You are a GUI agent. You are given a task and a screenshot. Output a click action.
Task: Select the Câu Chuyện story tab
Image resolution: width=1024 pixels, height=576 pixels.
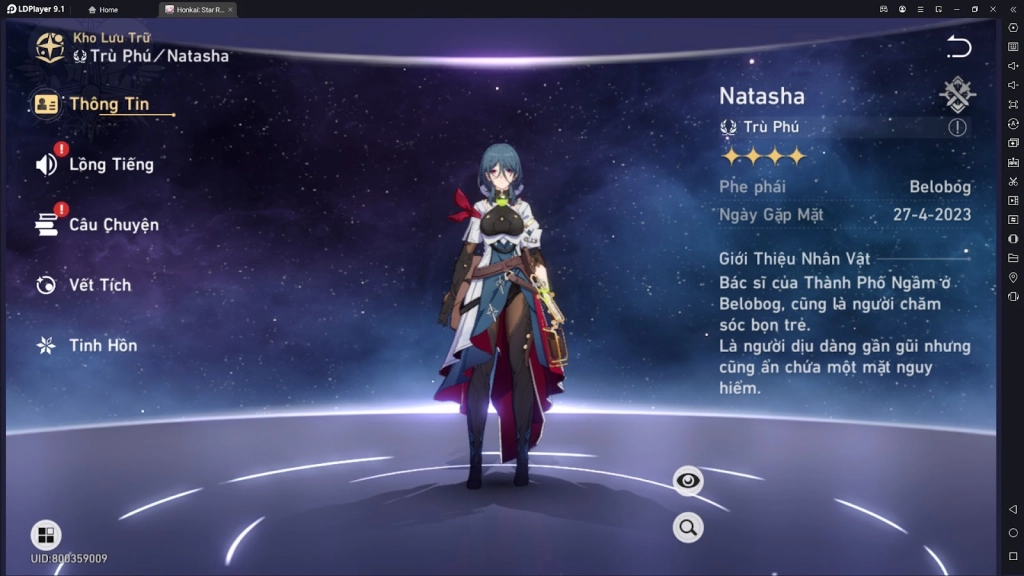click(112, 225)
